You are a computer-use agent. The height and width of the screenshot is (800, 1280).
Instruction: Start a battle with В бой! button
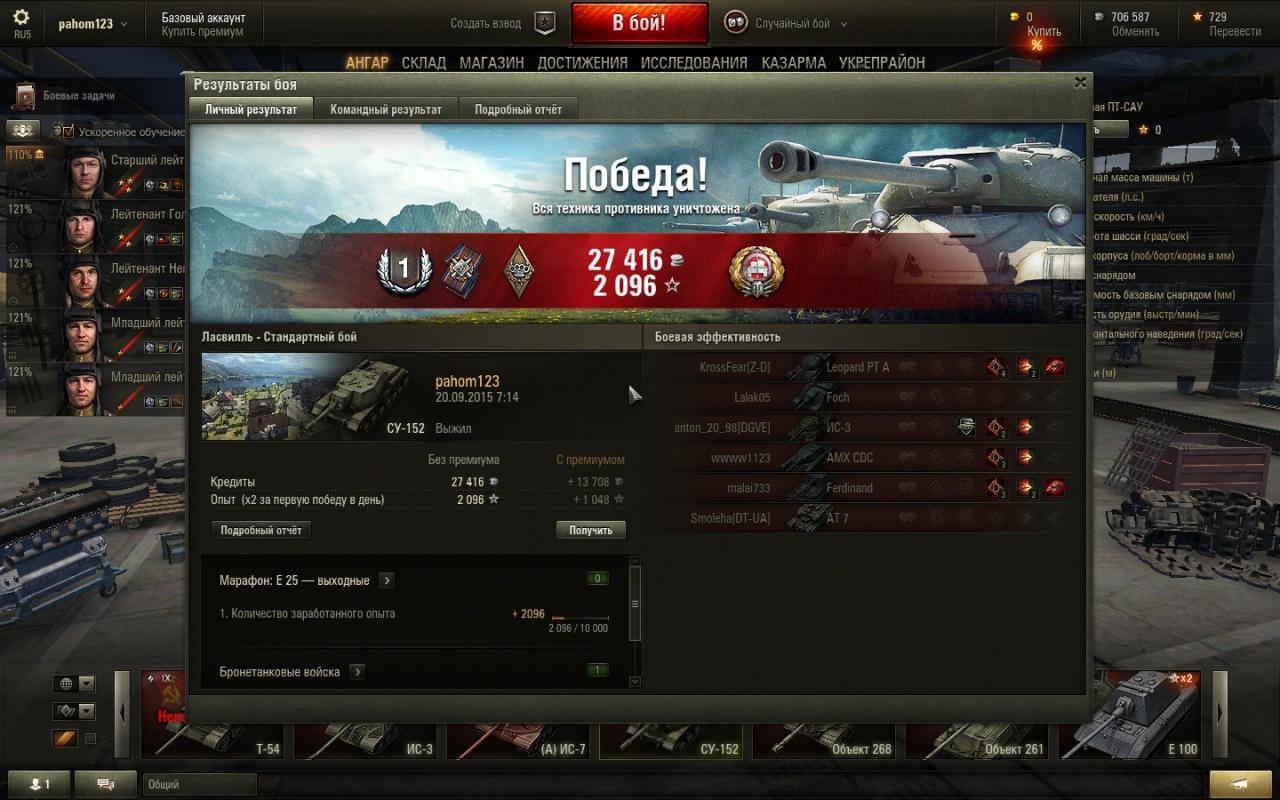point(639,23)
